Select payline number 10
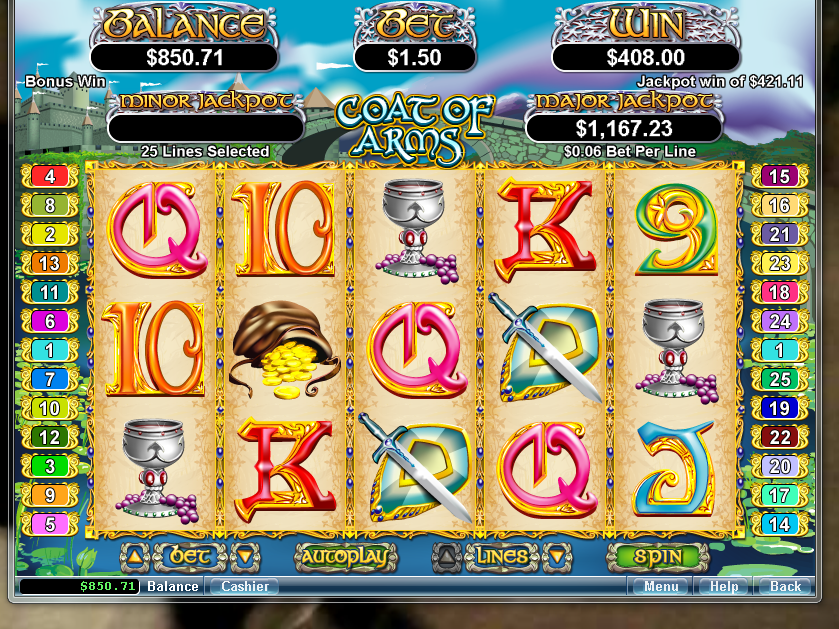The height and width of the screenshot is (629, 839). (49, 408)
